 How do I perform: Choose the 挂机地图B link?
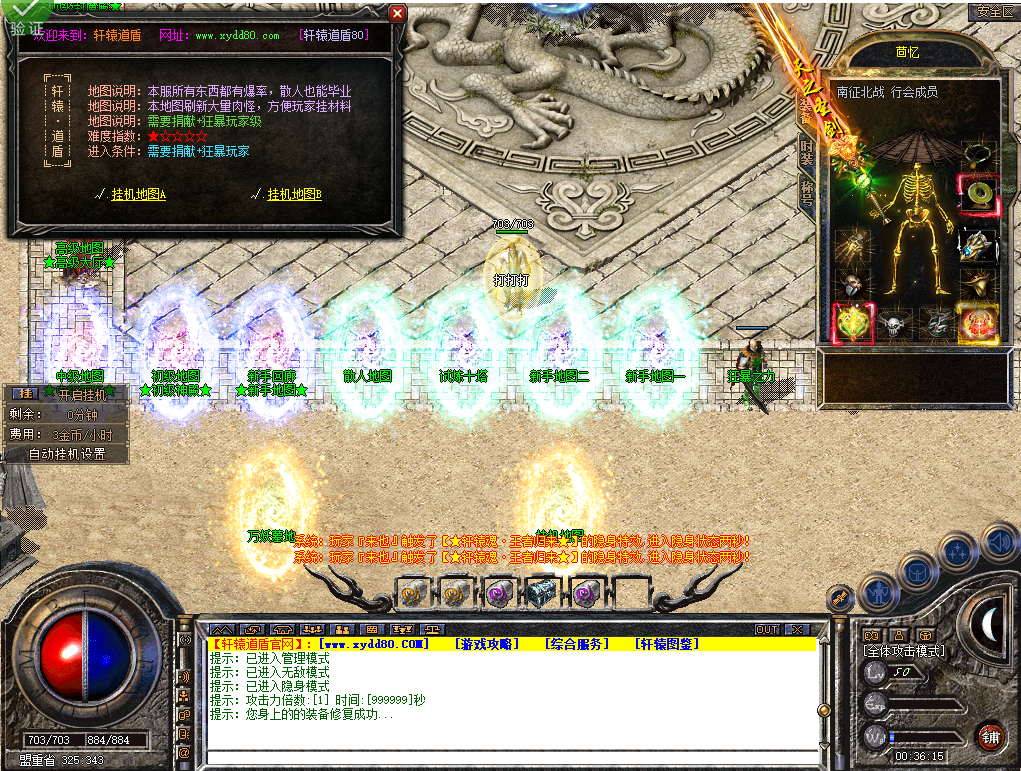tap(294, 195)
